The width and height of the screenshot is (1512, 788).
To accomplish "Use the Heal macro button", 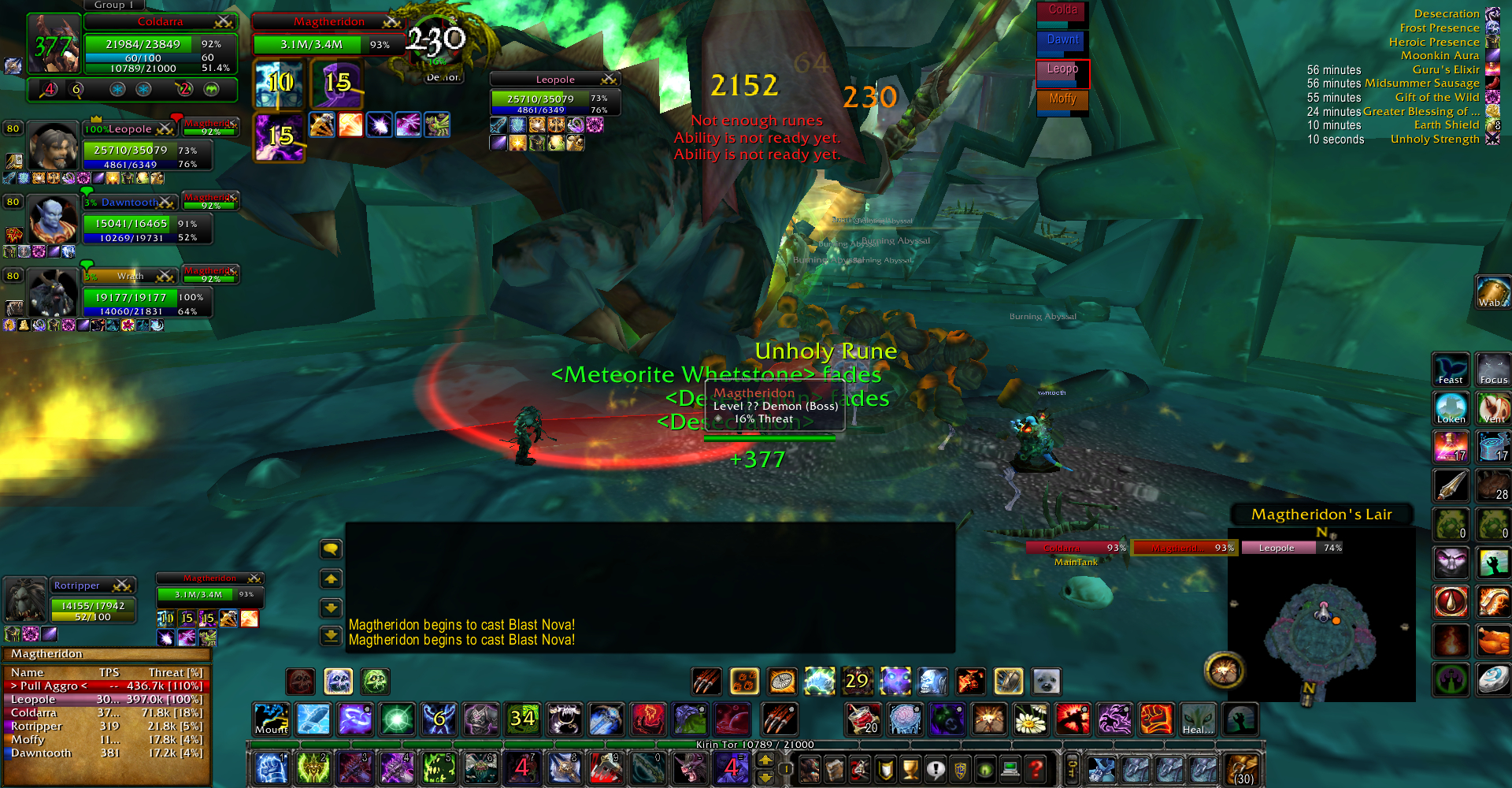I will (x=1198, y=719).
